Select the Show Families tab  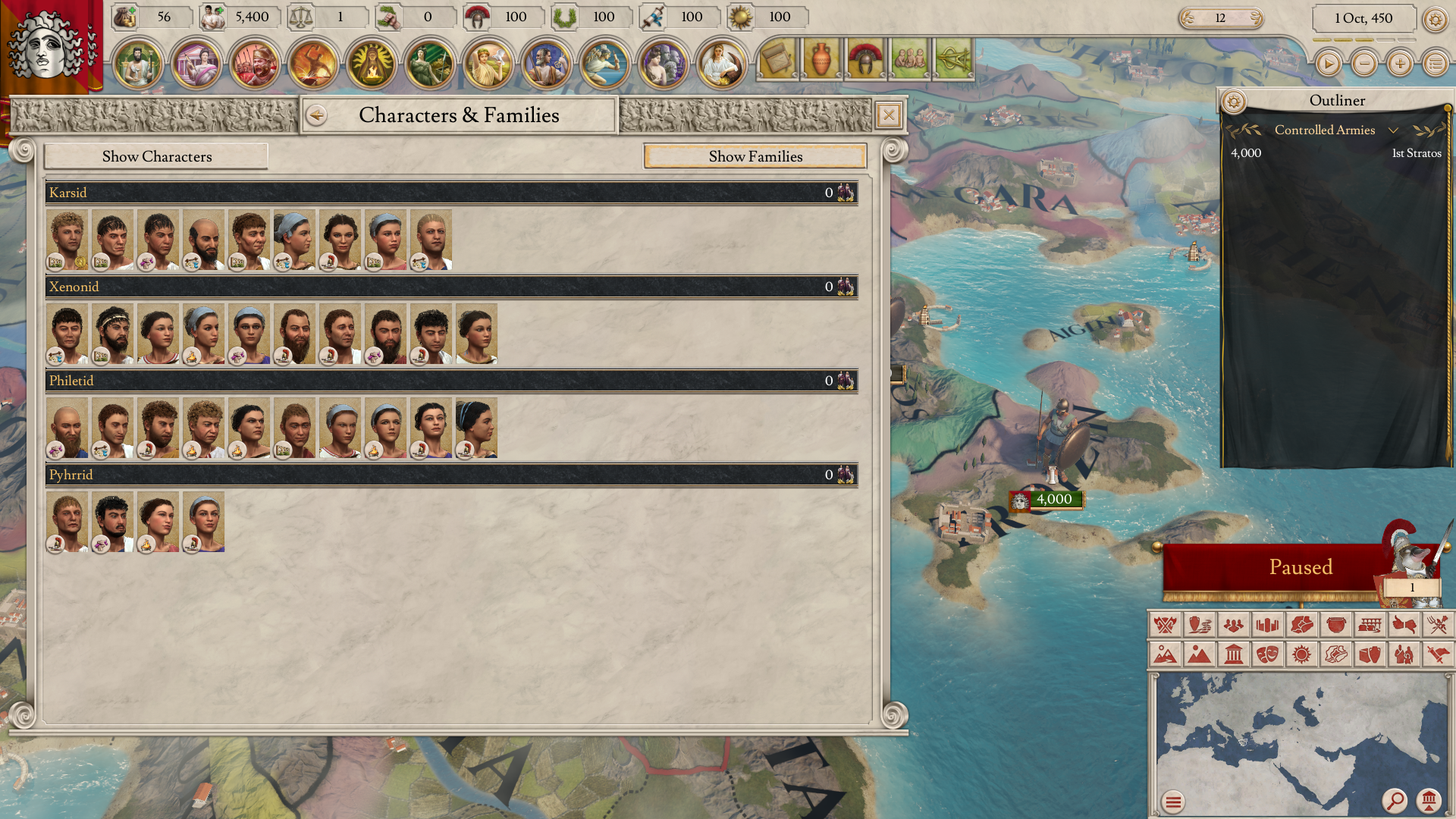pyautogui.click(x=755, y=156)
